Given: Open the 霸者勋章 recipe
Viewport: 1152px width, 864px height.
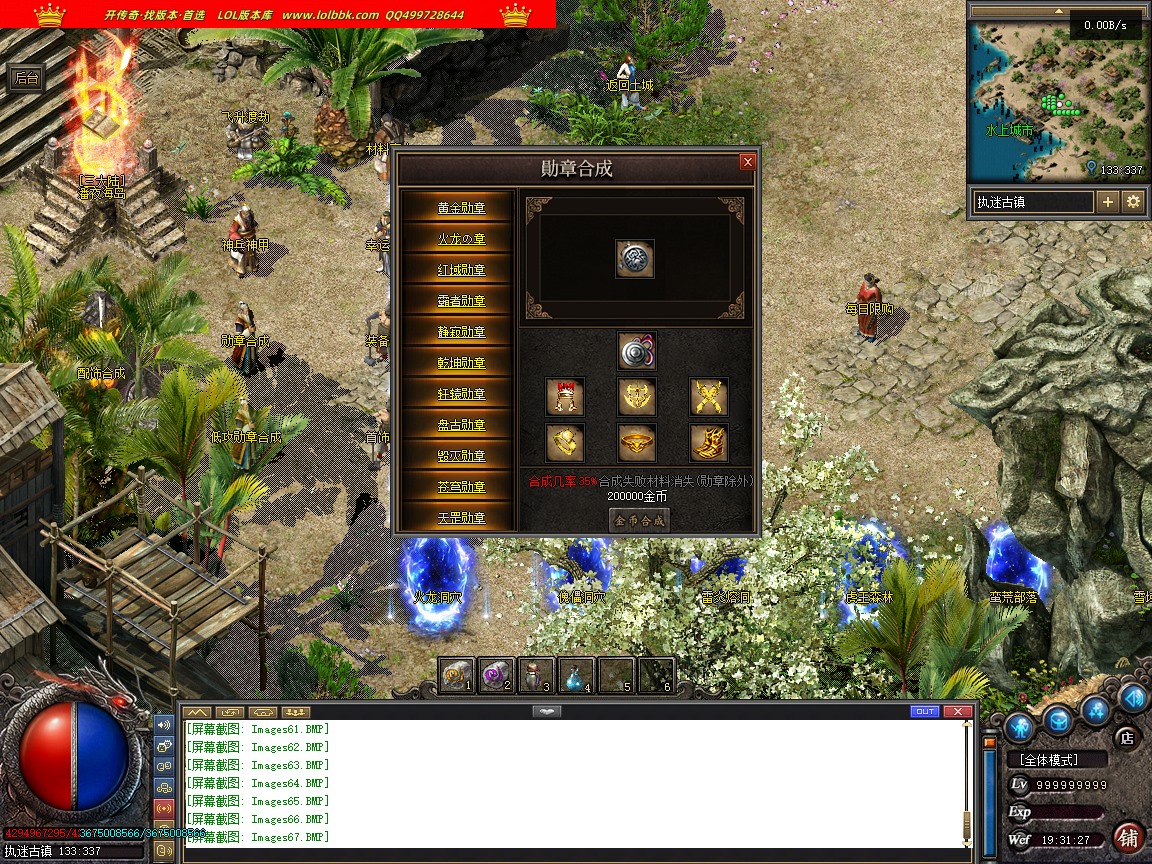Looking at the screenshot, I should (461, 301).
